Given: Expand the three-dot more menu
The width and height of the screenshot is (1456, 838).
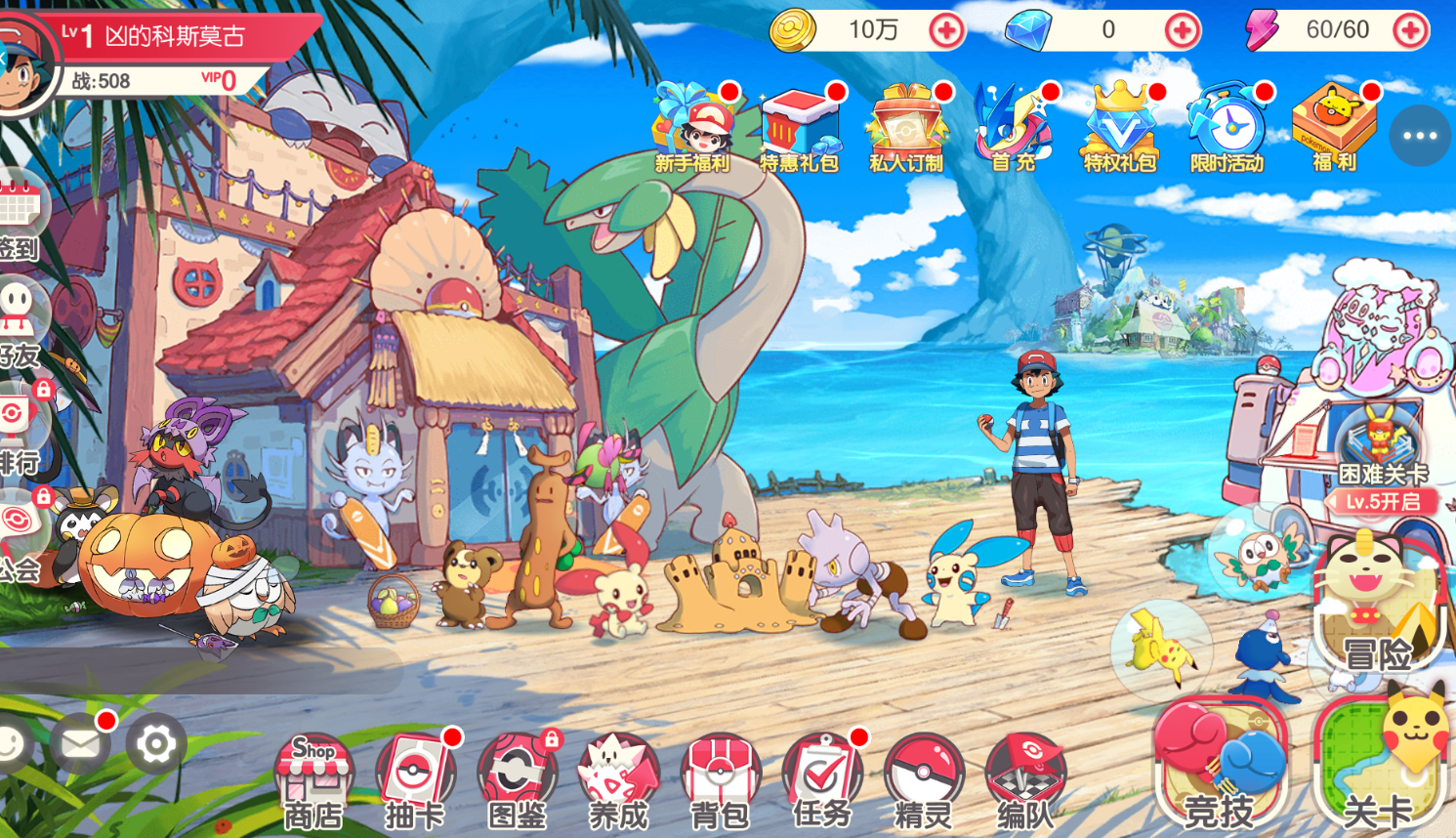Looking at the screenshot, I should click(1419, 136).
